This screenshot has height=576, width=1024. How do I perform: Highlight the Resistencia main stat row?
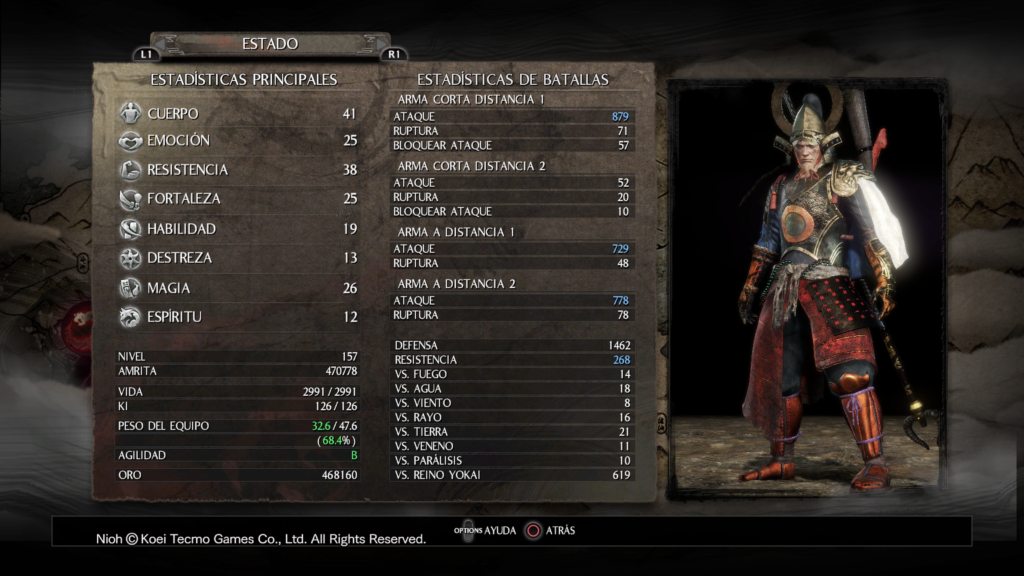238,170
